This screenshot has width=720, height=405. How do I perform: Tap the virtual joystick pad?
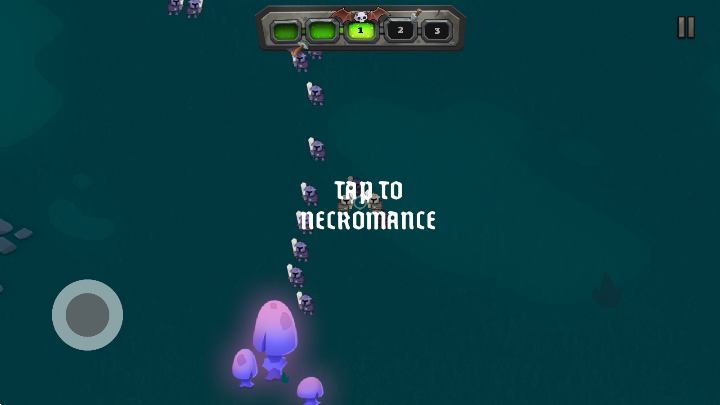coord(88,315)
